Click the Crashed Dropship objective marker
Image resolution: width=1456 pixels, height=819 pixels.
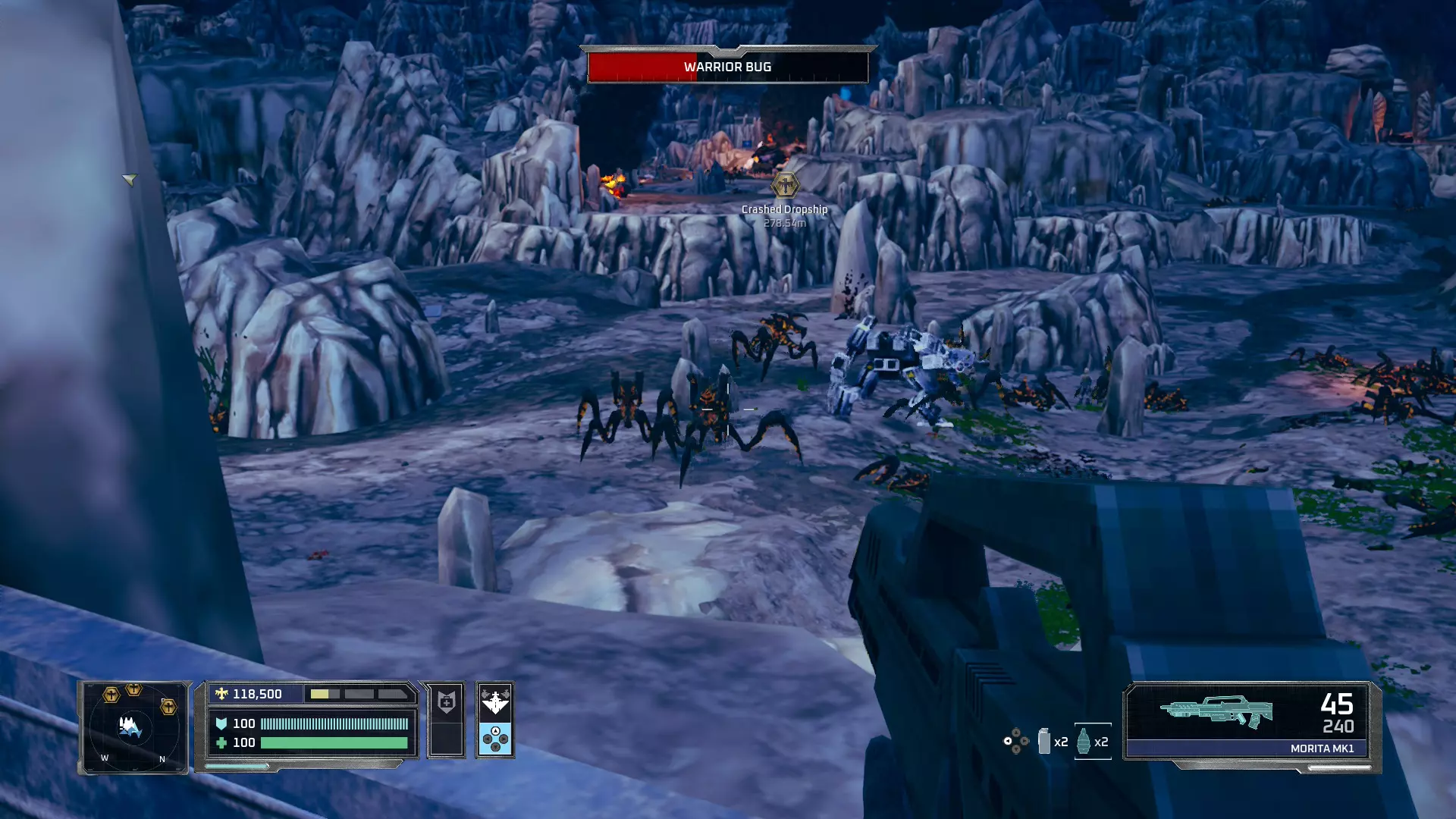pos(784,184)
